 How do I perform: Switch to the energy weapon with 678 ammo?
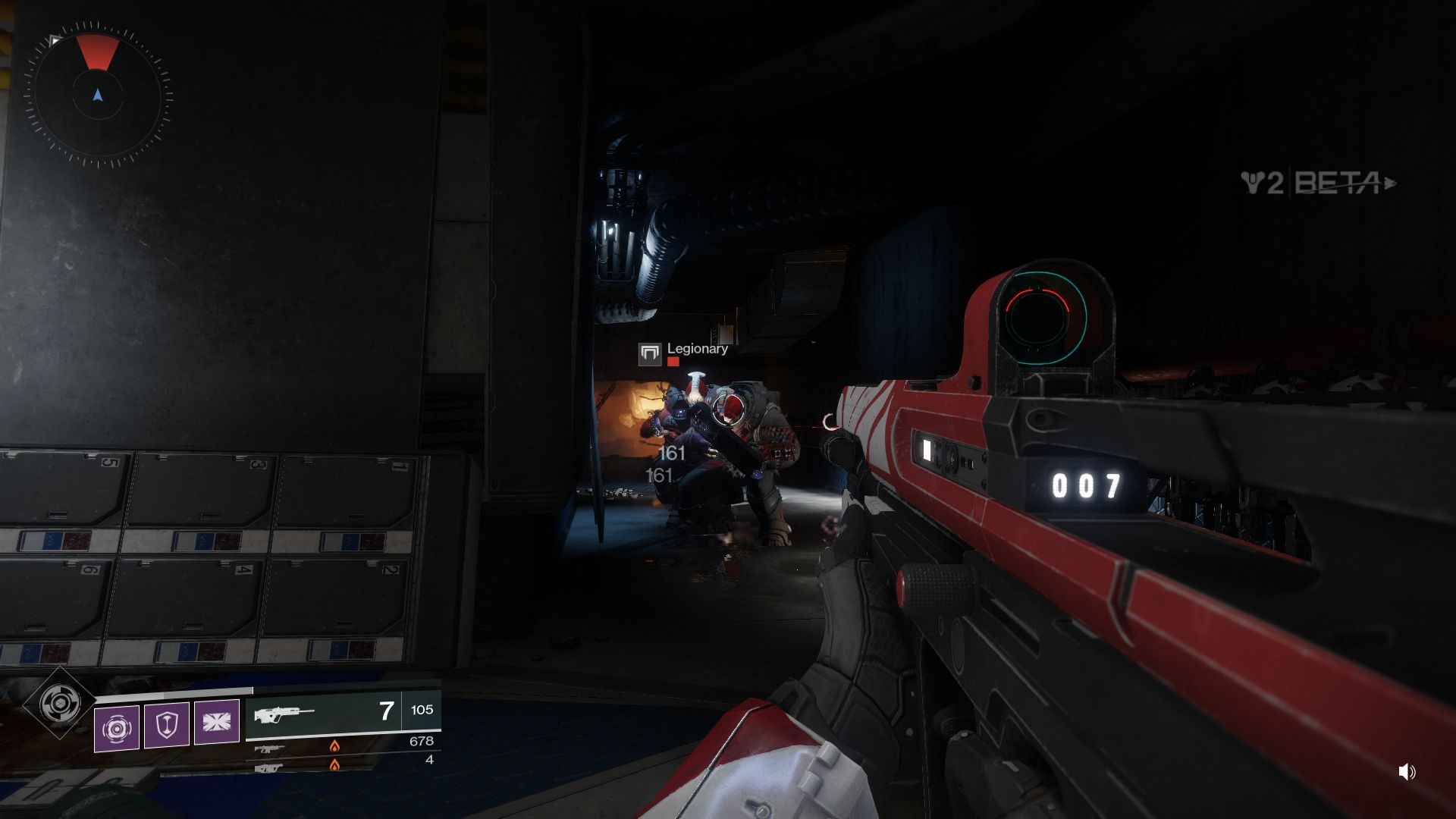coord(343,745)
